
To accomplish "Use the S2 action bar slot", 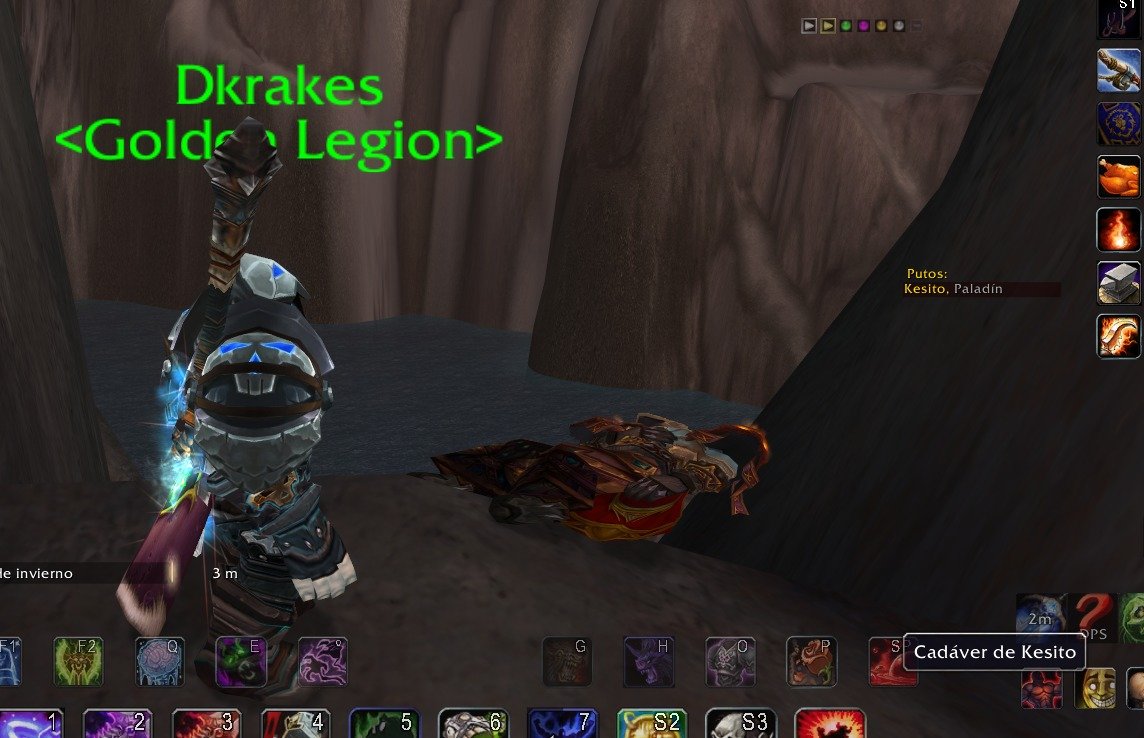I will tap(650, 724).
